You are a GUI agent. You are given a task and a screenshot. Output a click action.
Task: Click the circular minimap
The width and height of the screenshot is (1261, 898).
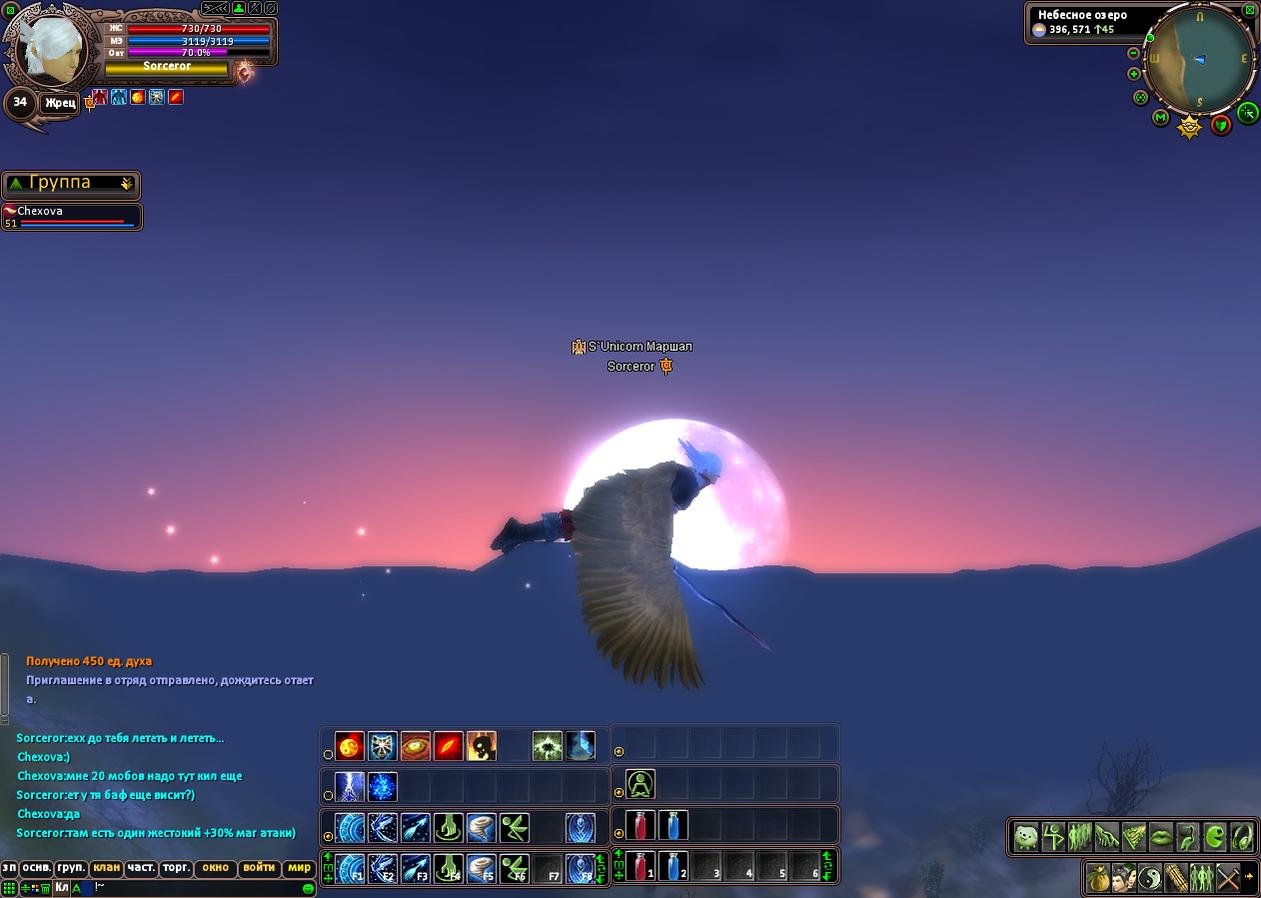pos(1200,60)
